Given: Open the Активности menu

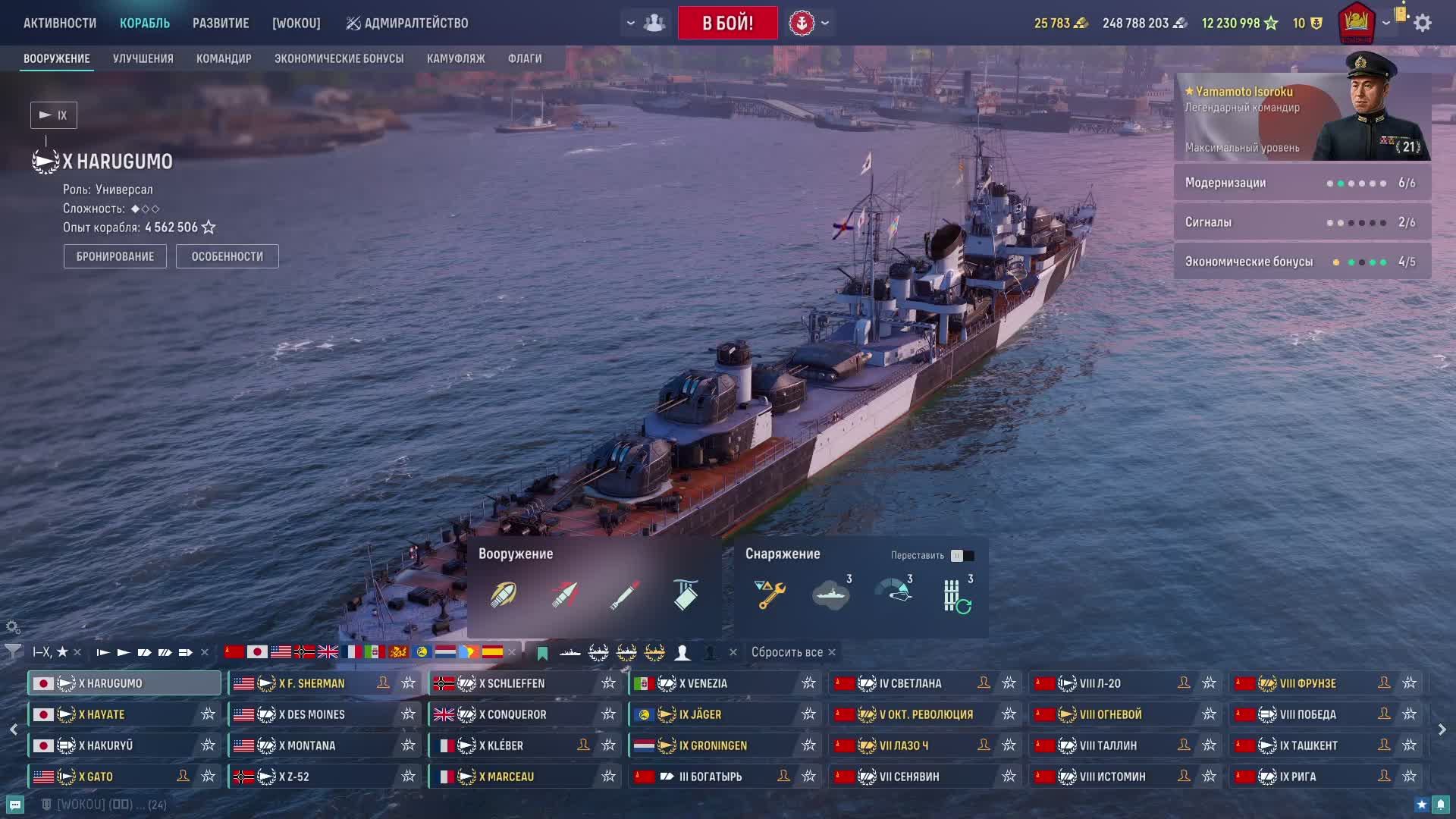Looking at the screenshot, I should (60, 23).
